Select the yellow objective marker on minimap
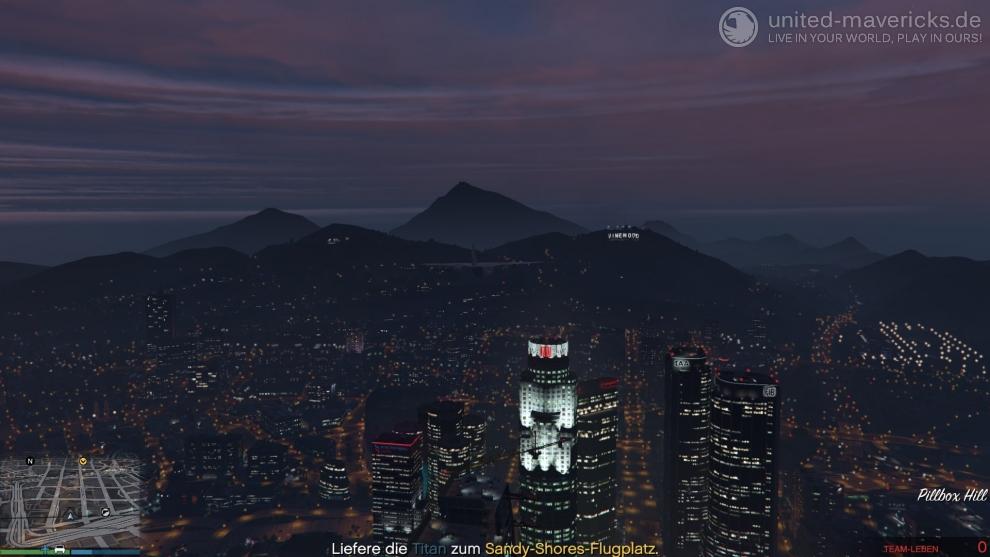Viewport: 990px width, 557px height. pyautogui.click(x=83, y=461)
